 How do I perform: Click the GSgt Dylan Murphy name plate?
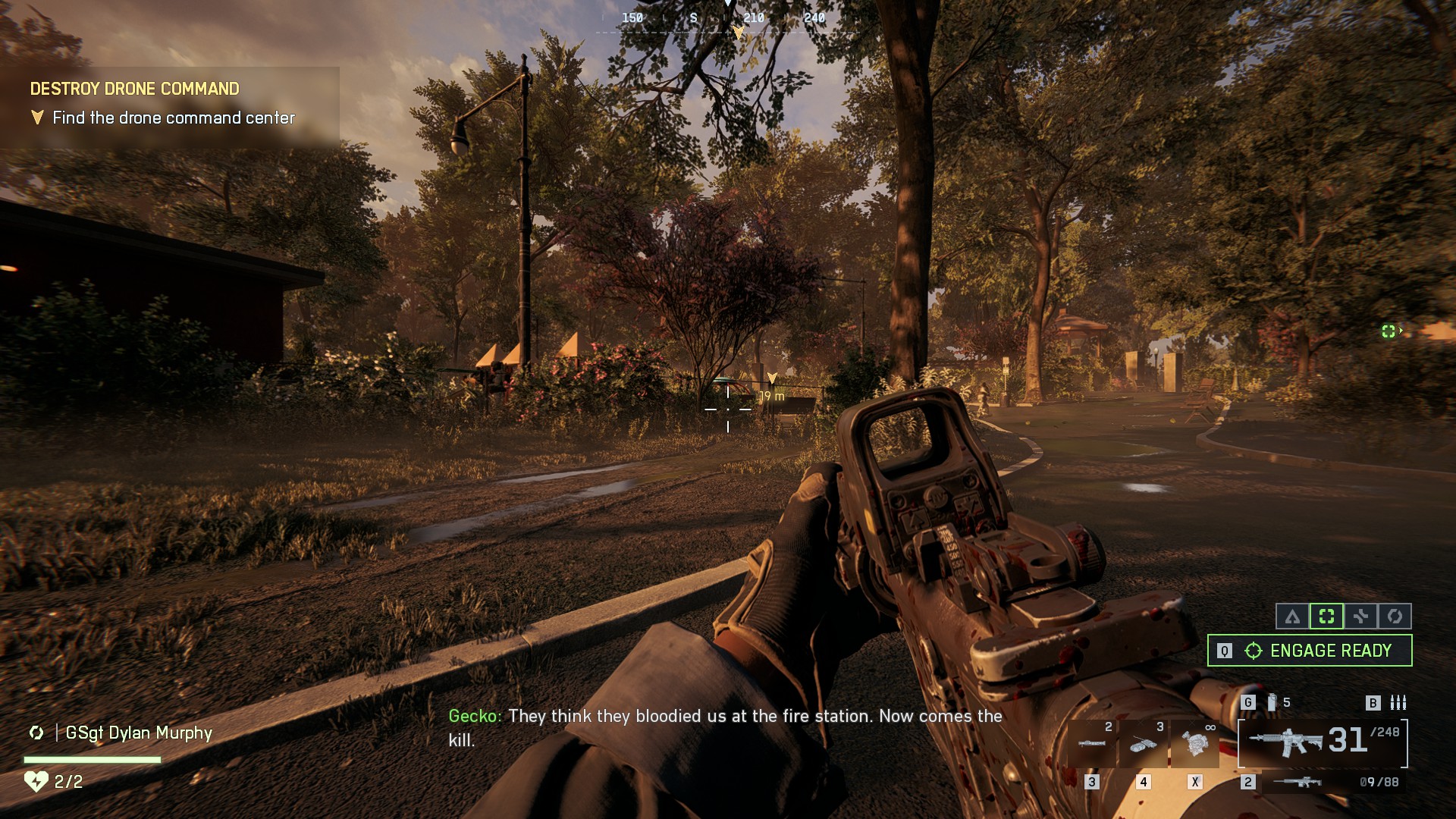click(138, 733)
